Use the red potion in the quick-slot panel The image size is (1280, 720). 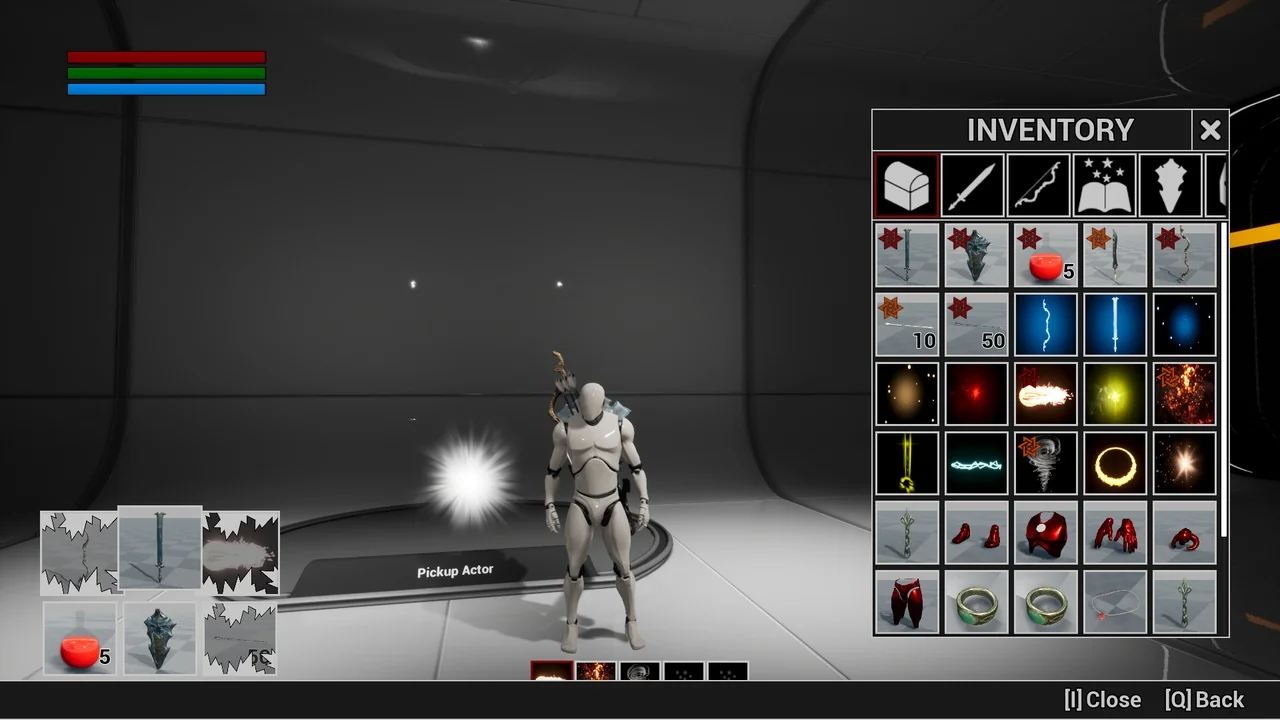[80, 638]
